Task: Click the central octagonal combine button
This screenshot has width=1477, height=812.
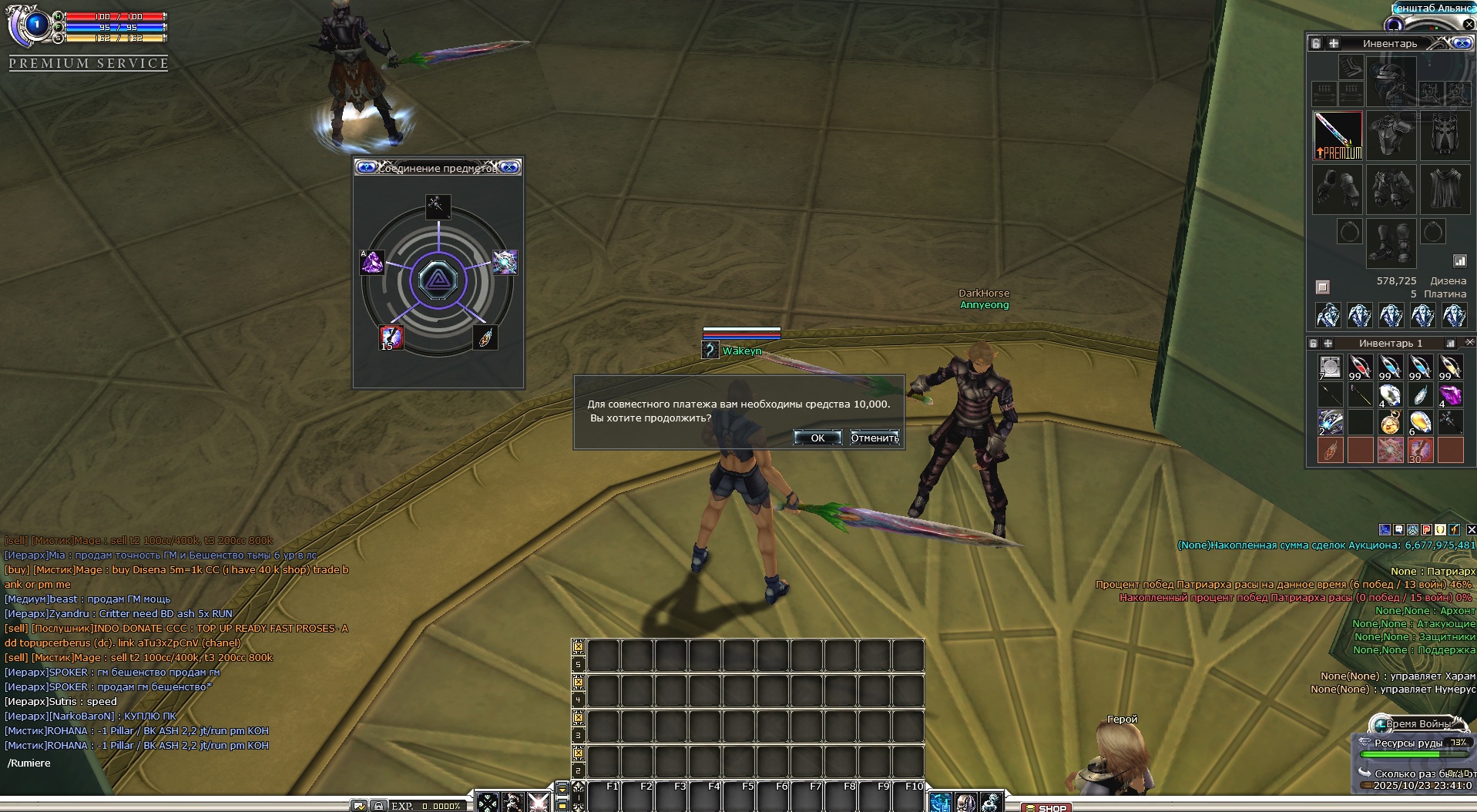Action: pyautogui.click(x=438, y=280)
